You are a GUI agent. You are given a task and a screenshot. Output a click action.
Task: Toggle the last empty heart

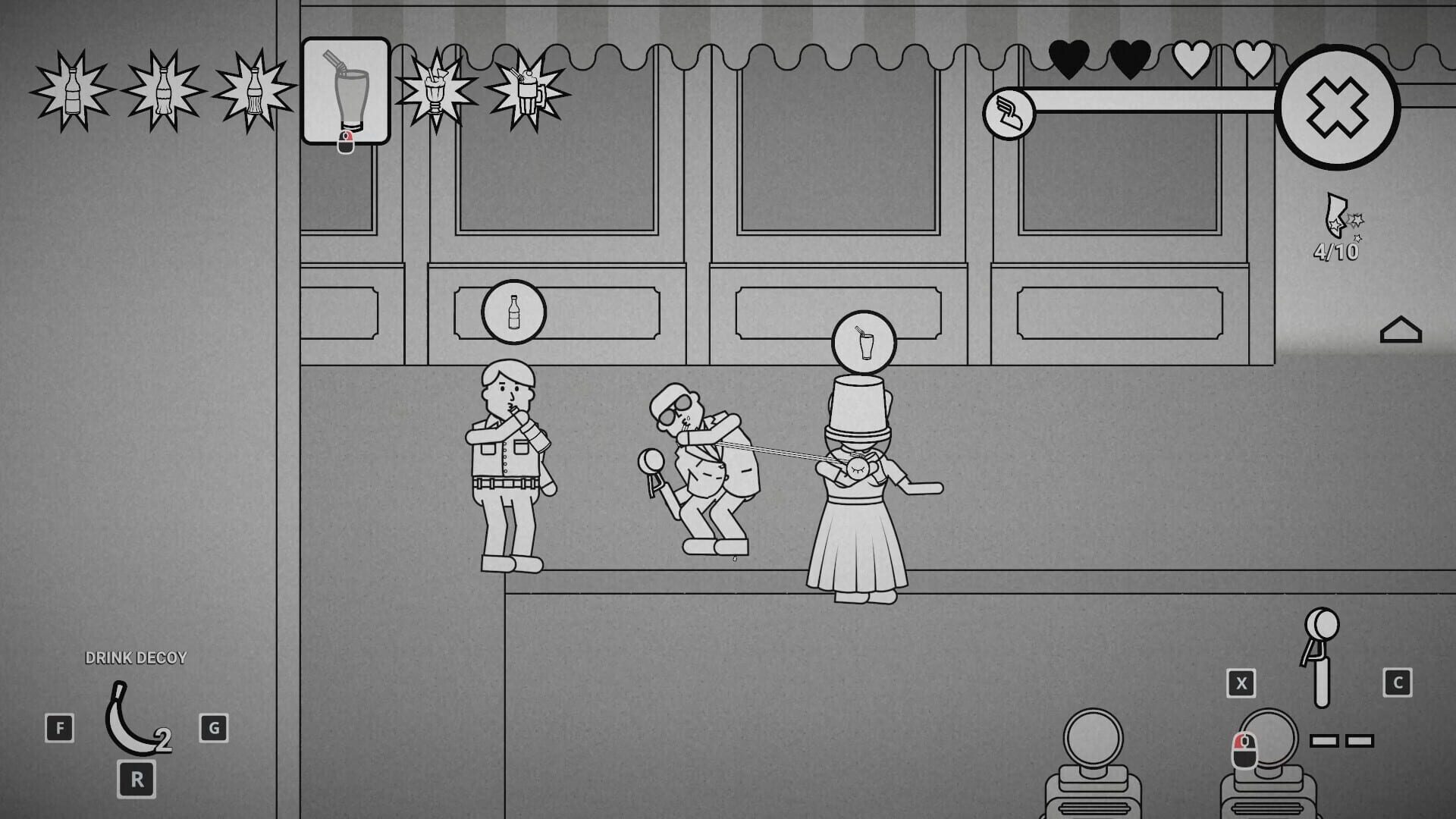point(1254,58)
